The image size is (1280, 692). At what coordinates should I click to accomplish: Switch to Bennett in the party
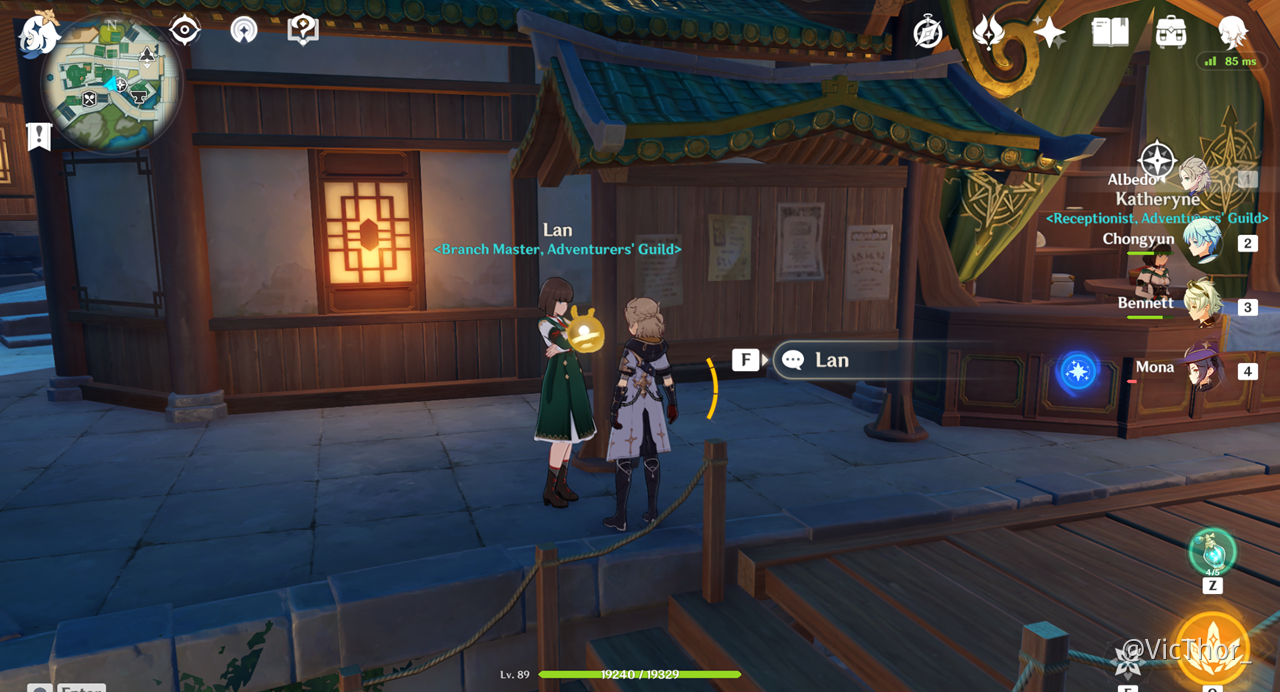pyautogui.click(x=1201, y=305)
